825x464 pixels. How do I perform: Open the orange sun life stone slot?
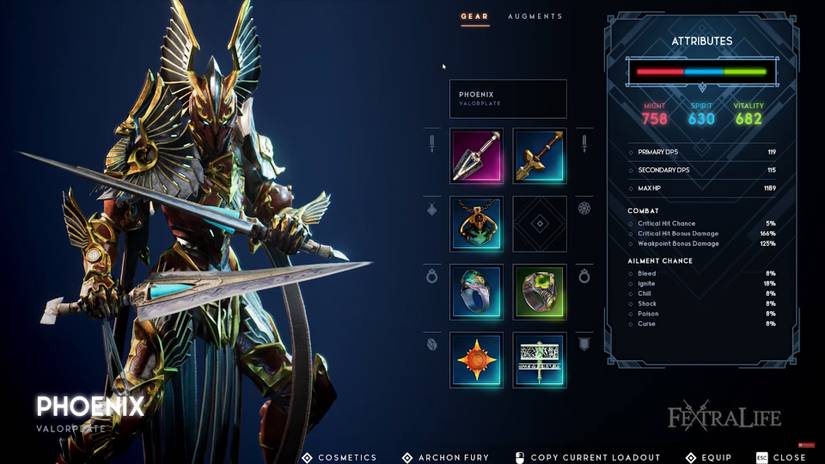(476, 359)
